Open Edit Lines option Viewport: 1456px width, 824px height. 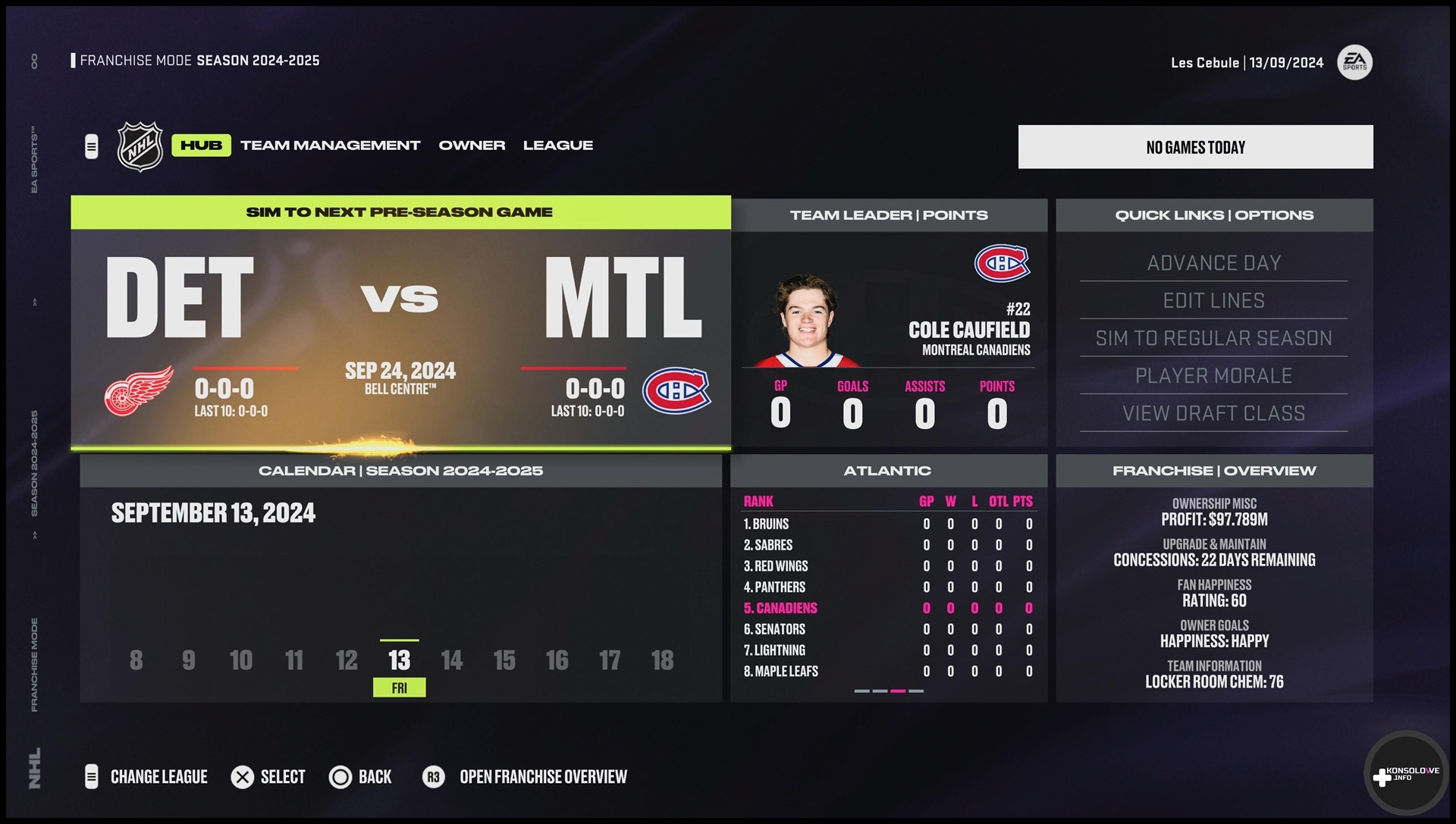coord(1213,301)
